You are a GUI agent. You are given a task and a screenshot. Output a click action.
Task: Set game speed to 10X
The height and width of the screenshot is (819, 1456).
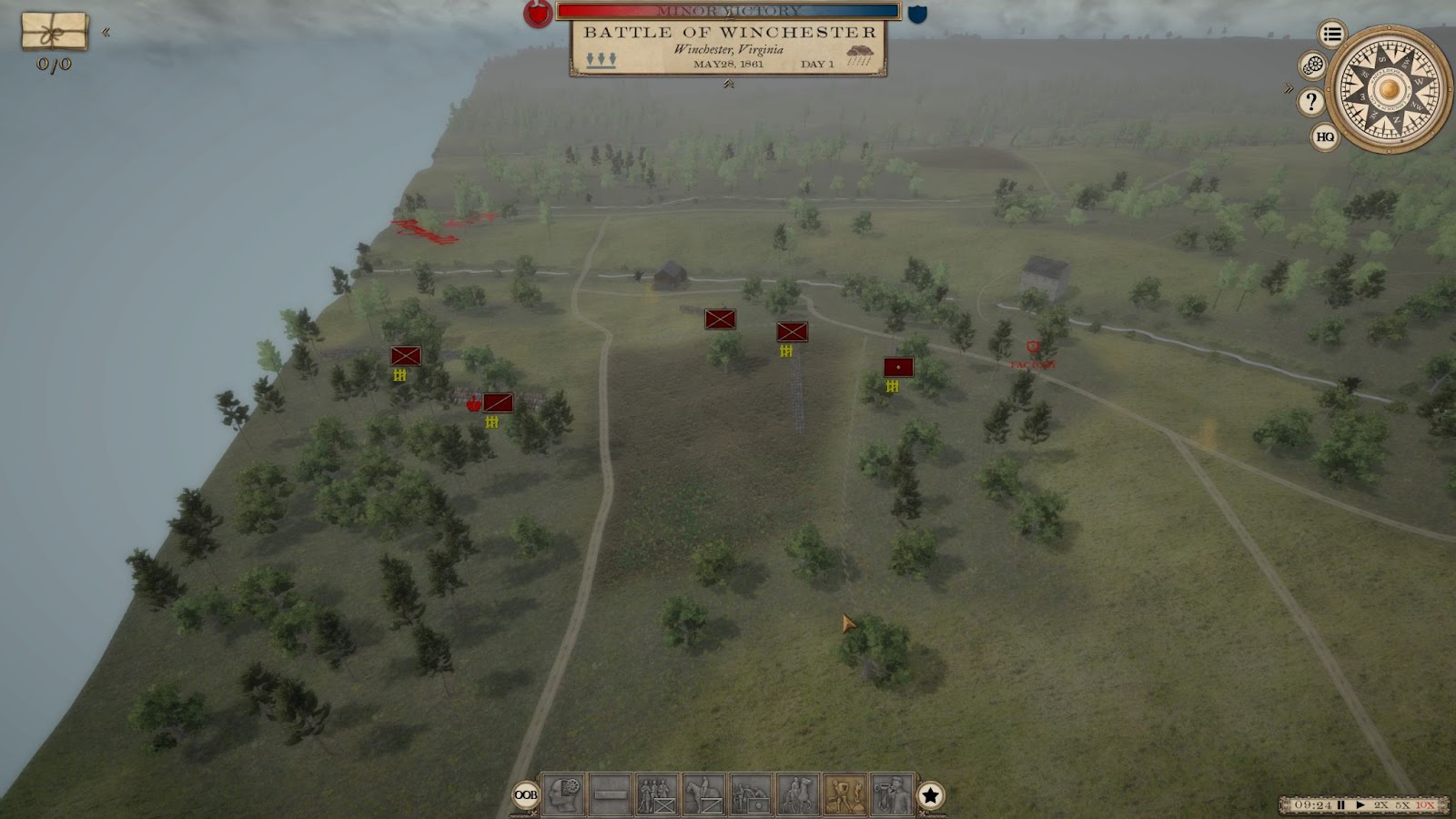pos(1425,805)
